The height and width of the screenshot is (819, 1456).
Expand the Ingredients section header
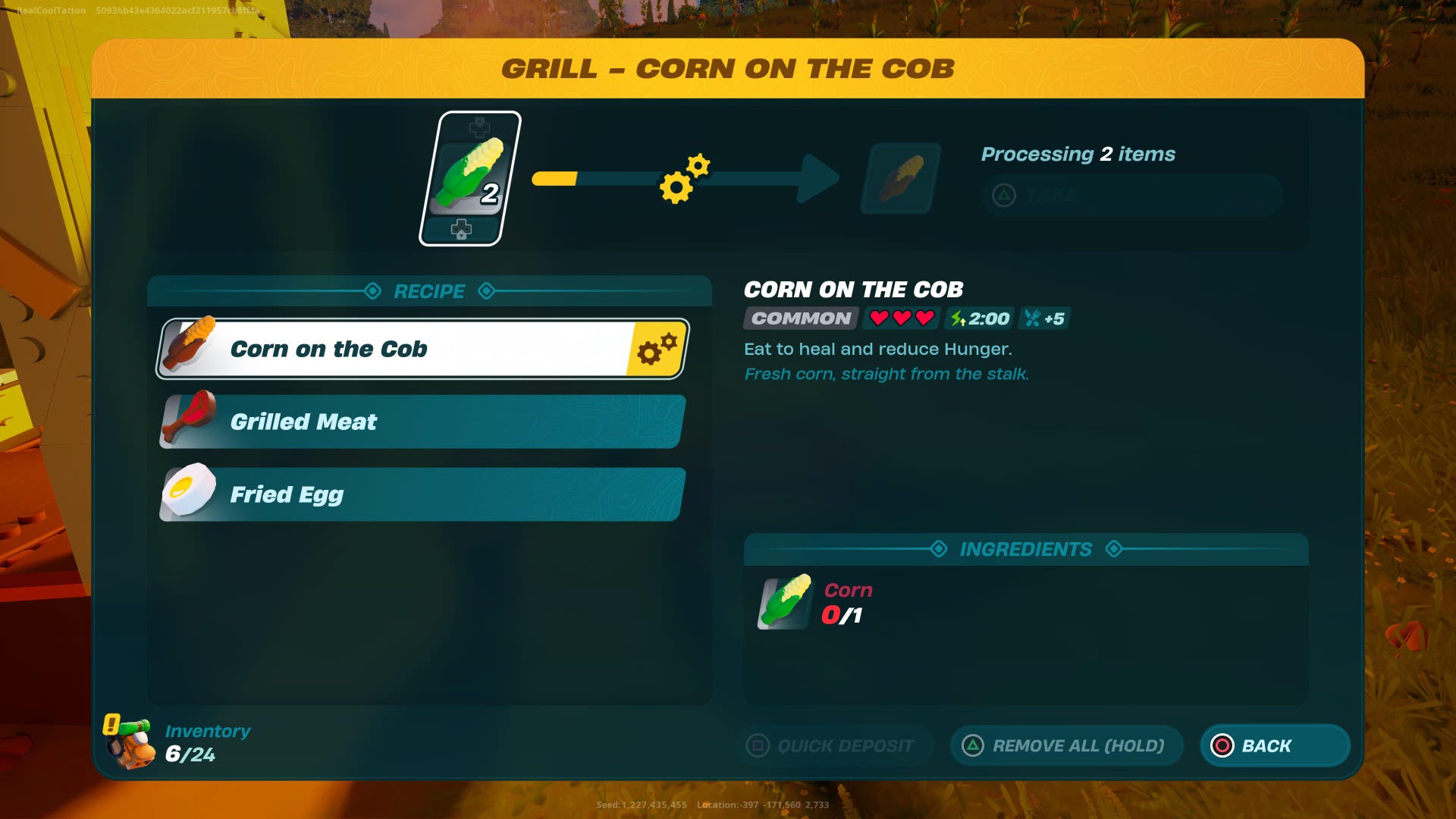click(1025, 549)
